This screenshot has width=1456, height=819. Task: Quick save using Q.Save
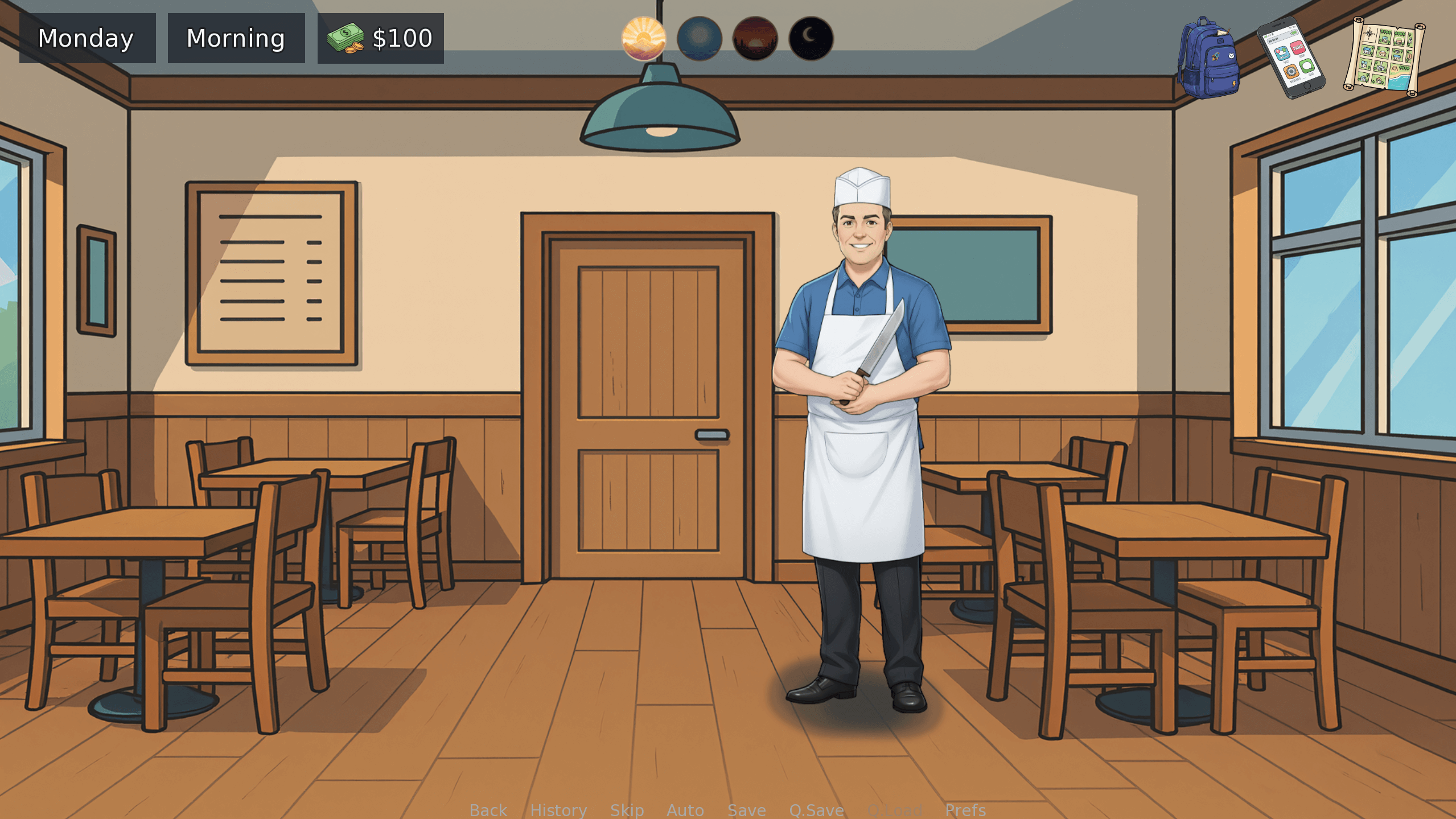pyautogui.click(x=816, y=810)
